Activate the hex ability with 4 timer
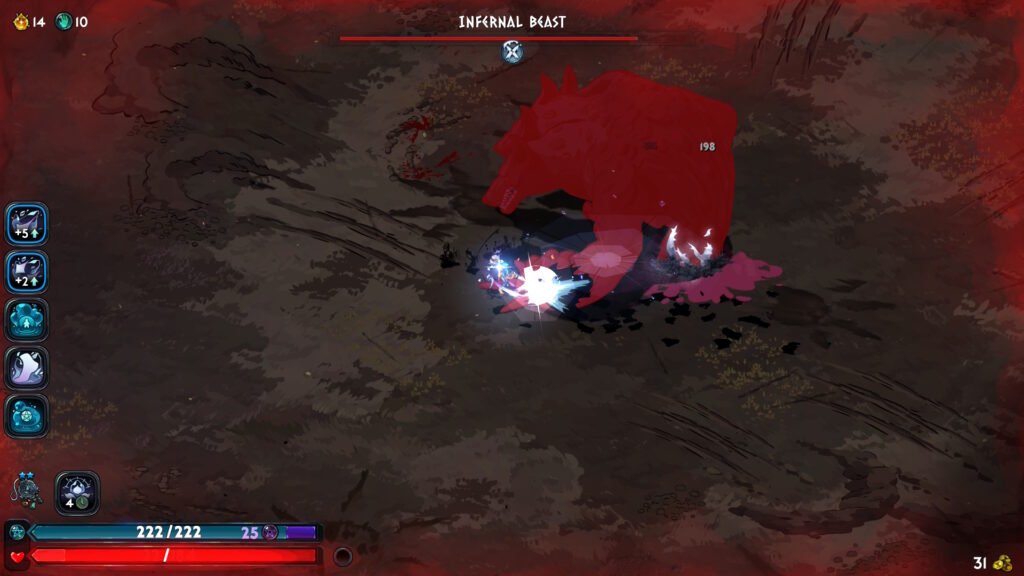 pyautogui.click(x=77, y=492)
